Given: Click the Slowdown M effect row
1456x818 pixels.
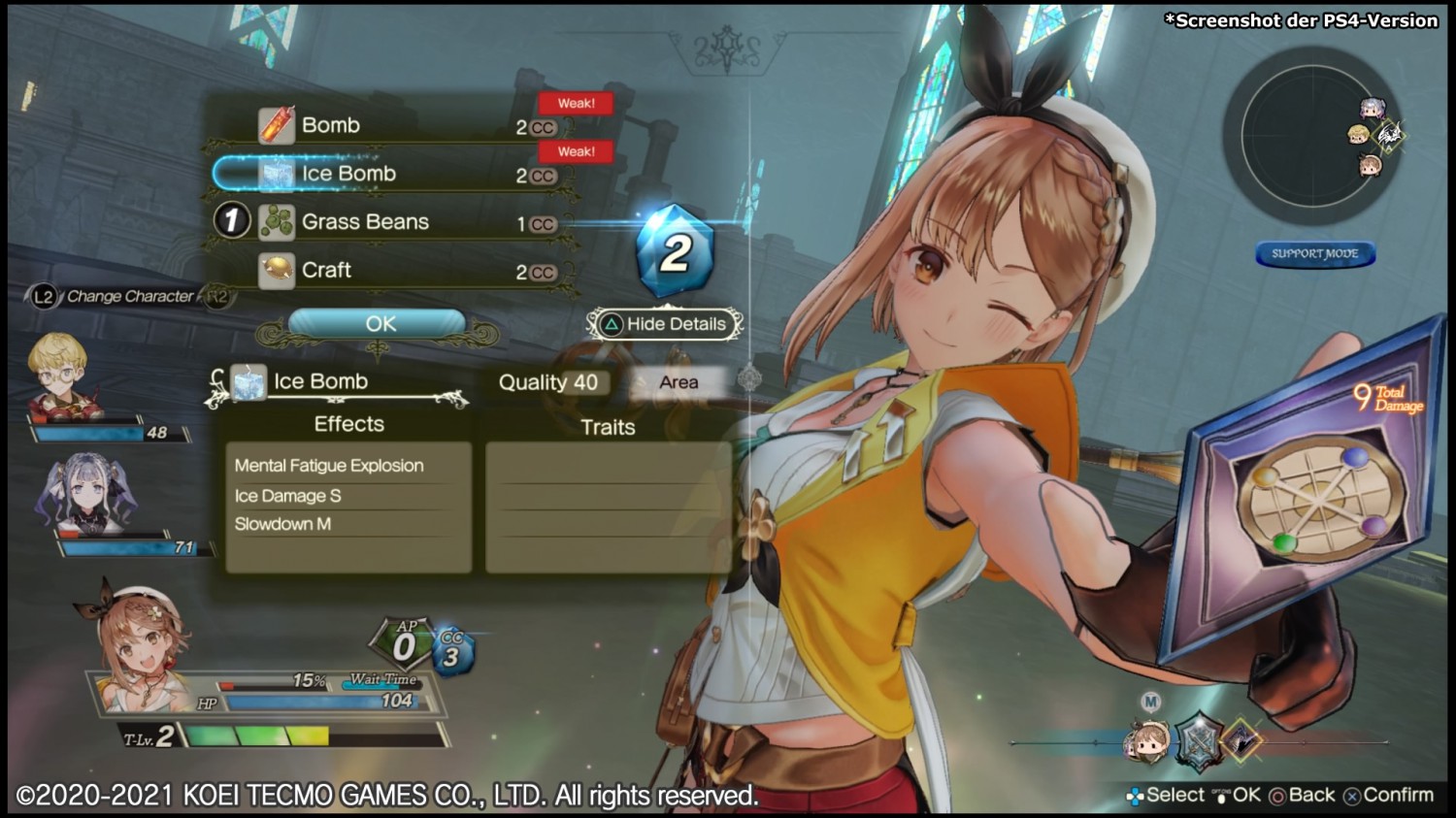Looking at the screenshot, I should click(x=283, y=524).
